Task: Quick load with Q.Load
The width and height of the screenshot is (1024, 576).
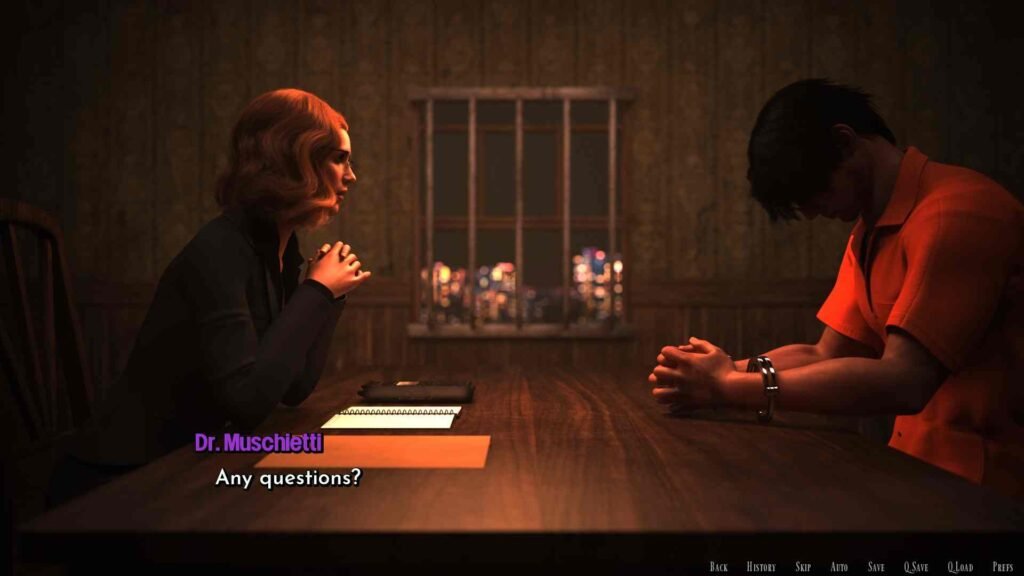Action: (x=960, y=567)
